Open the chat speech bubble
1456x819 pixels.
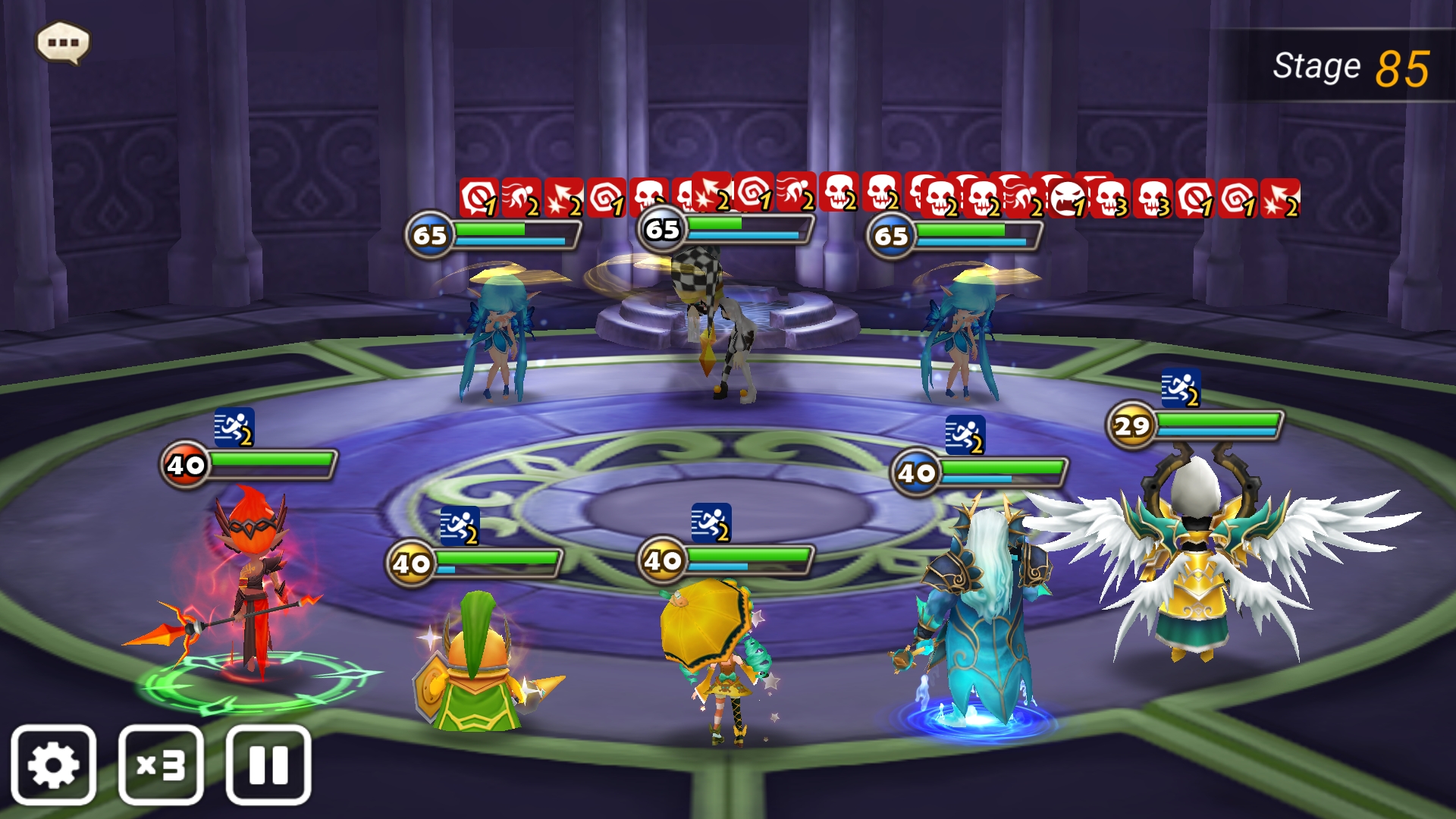click(63, 42)
